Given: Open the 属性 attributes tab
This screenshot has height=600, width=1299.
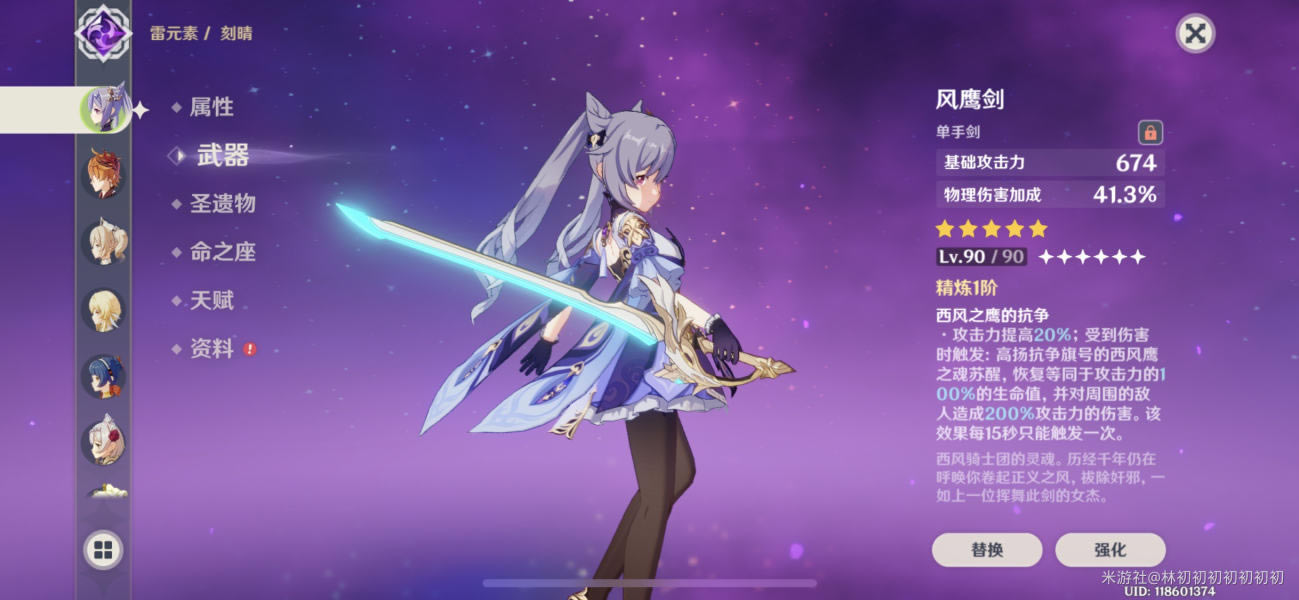Looking at the screenshot, I should [x=211, y=107].
